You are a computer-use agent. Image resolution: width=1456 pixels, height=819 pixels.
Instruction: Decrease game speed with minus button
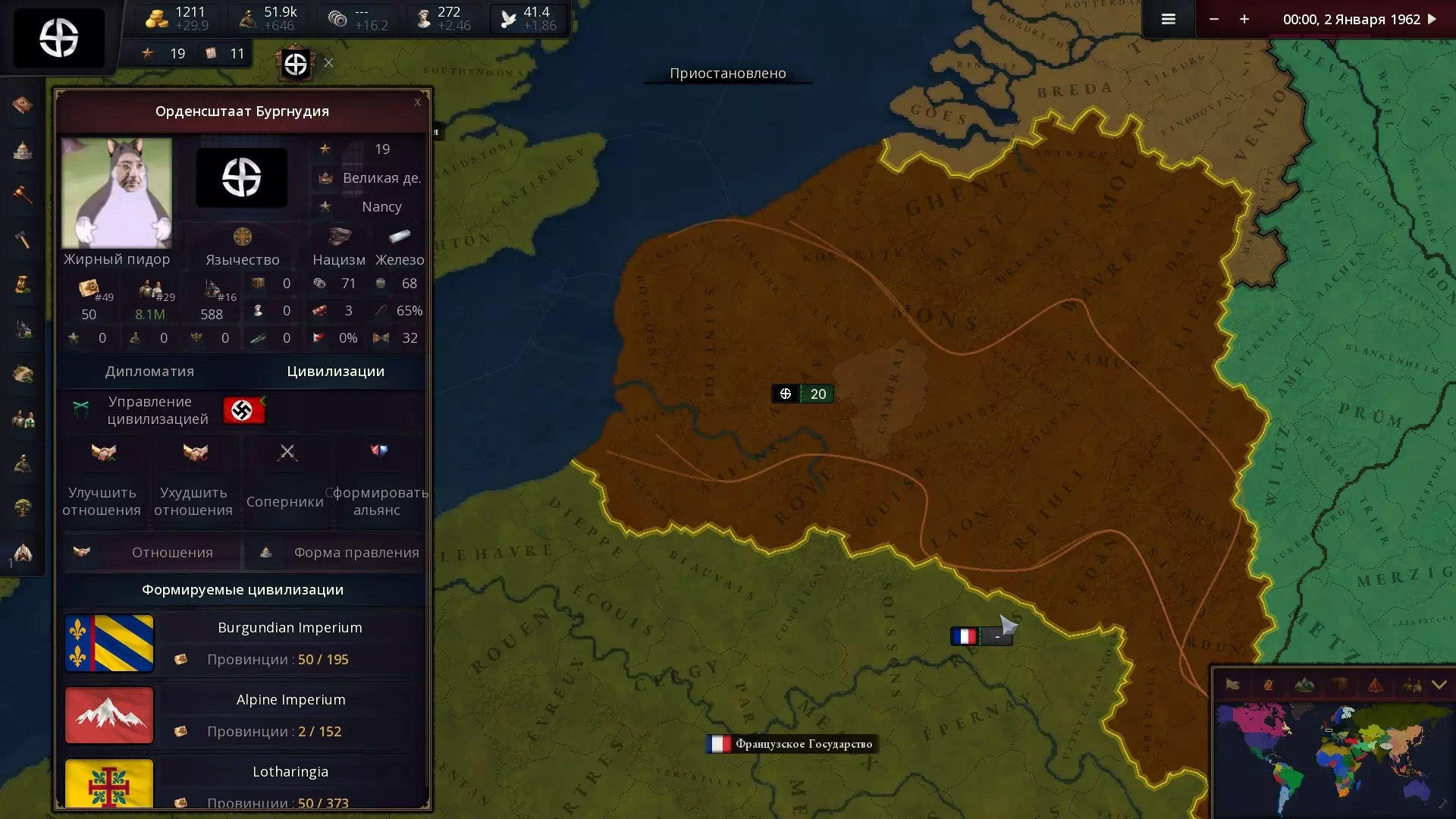[1214, 20]
